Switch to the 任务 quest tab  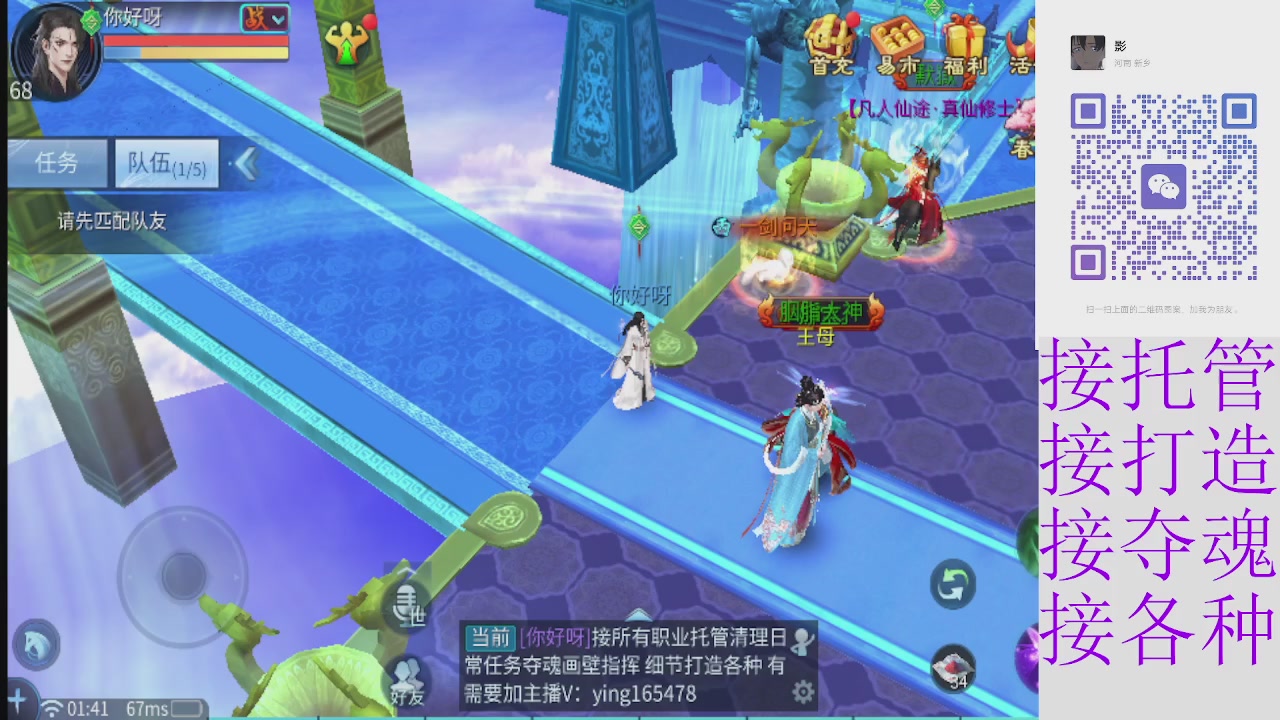coord(56,163)
